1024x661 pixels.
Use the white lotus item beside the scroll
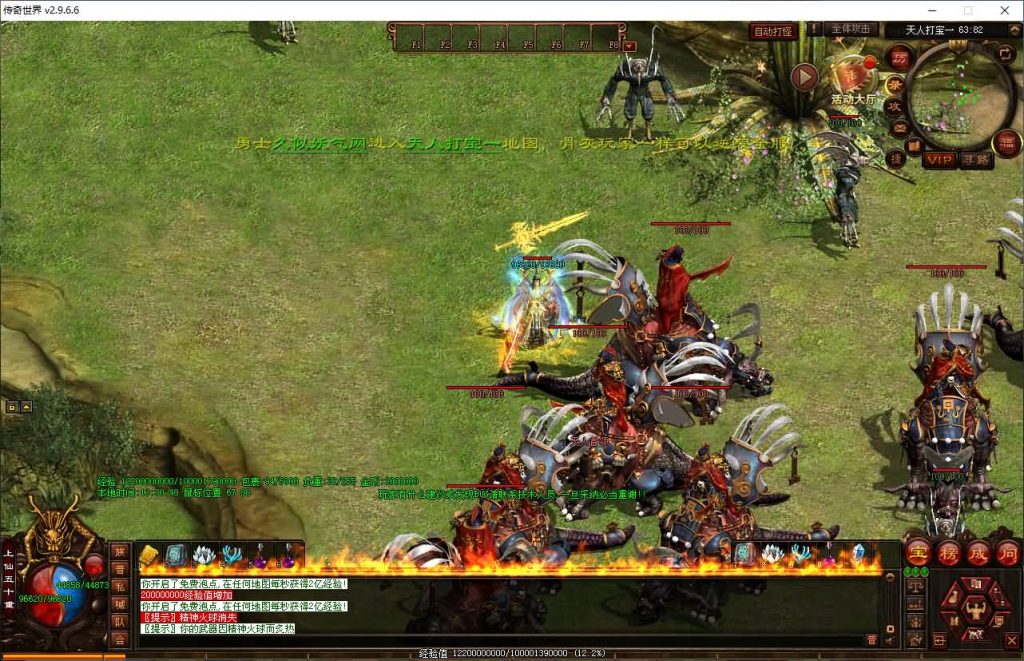(x=203, y=555)
